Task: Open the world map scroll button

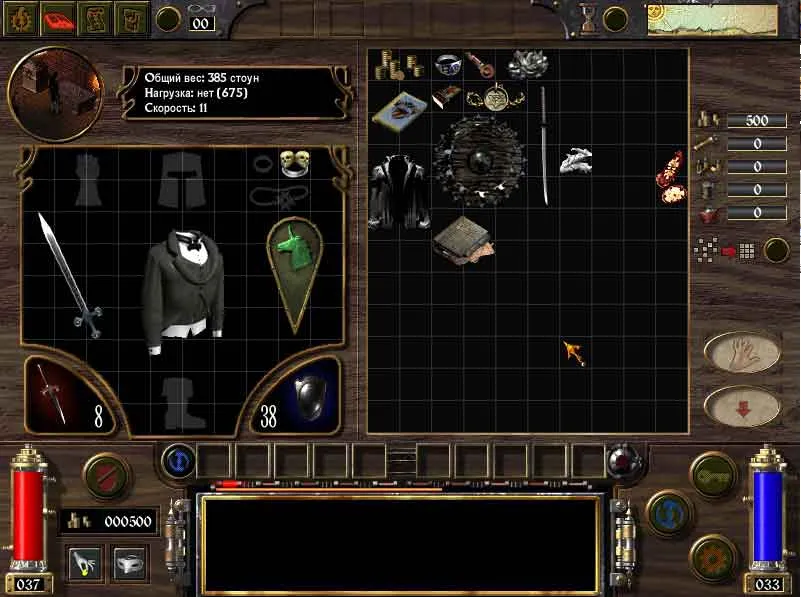Action: click(x=97, y=19)
